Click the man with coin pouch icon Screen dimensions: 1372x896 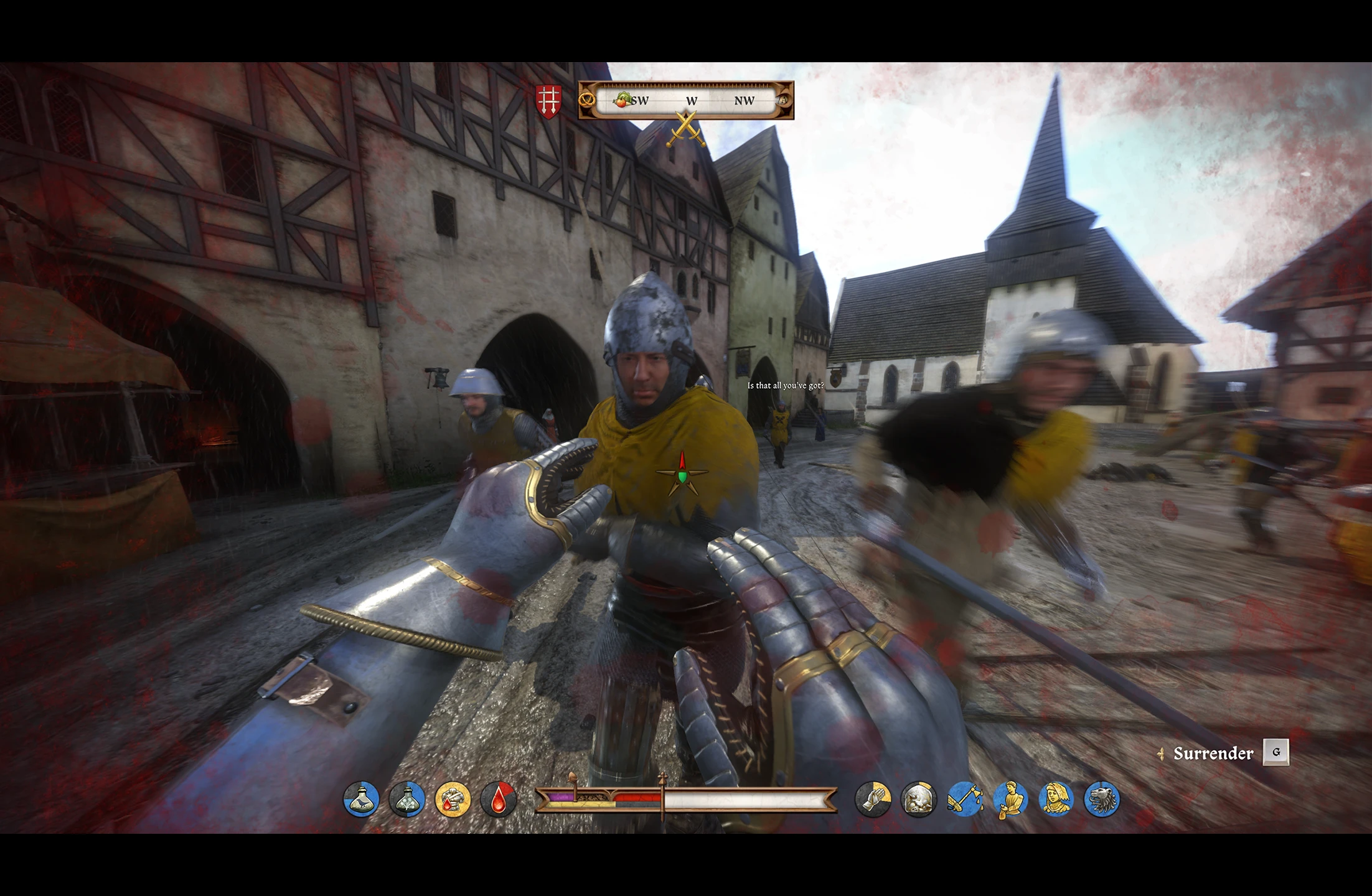coord(1010,799)
